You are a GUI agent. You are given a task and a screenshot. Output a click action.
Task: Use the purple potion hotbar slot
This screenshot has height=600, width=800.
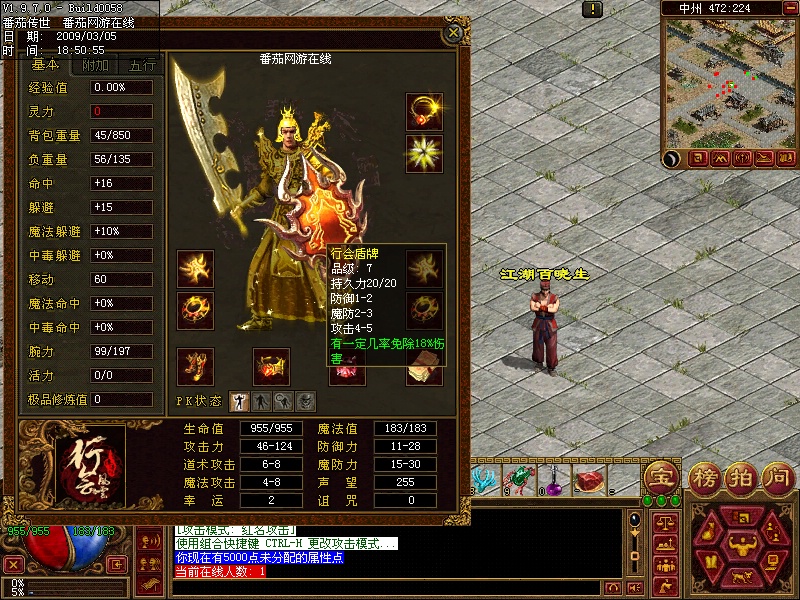click(x=553, y=481)
